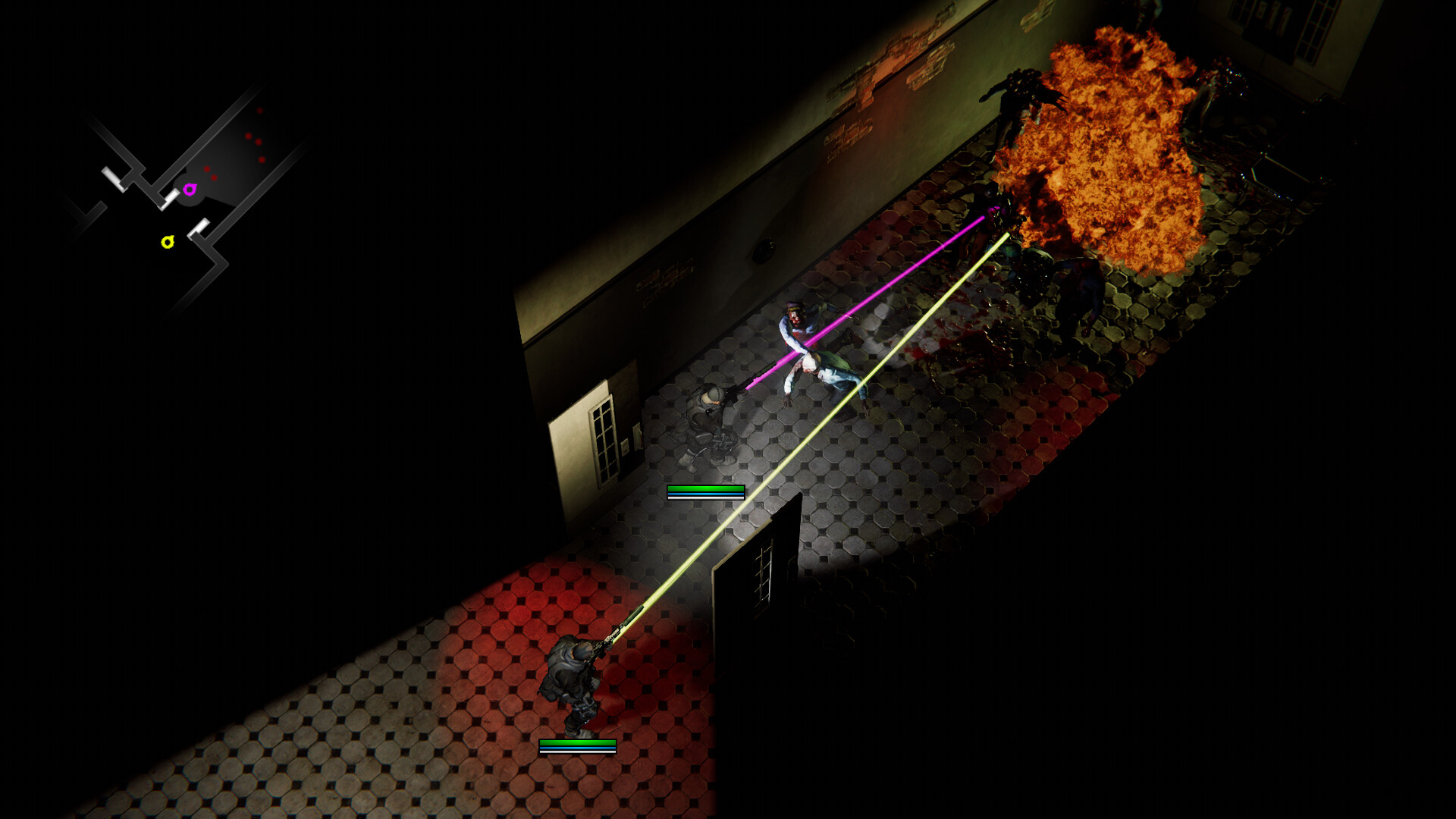Select the magenta player marker on the minimap
The height and width of the screenshot is (819, 1456).
190,190
